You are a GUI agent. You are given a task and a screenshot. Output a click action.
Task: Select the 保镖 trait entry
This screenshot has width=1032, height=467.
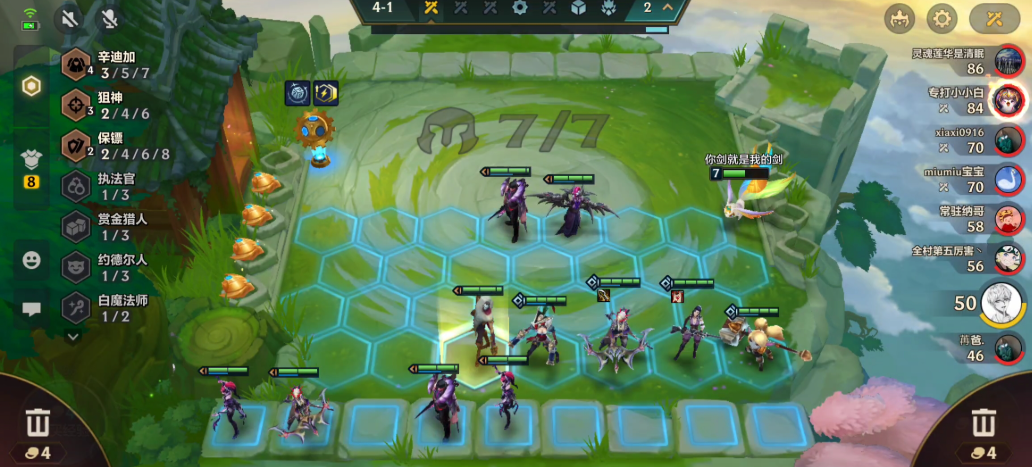click(110, 146)
